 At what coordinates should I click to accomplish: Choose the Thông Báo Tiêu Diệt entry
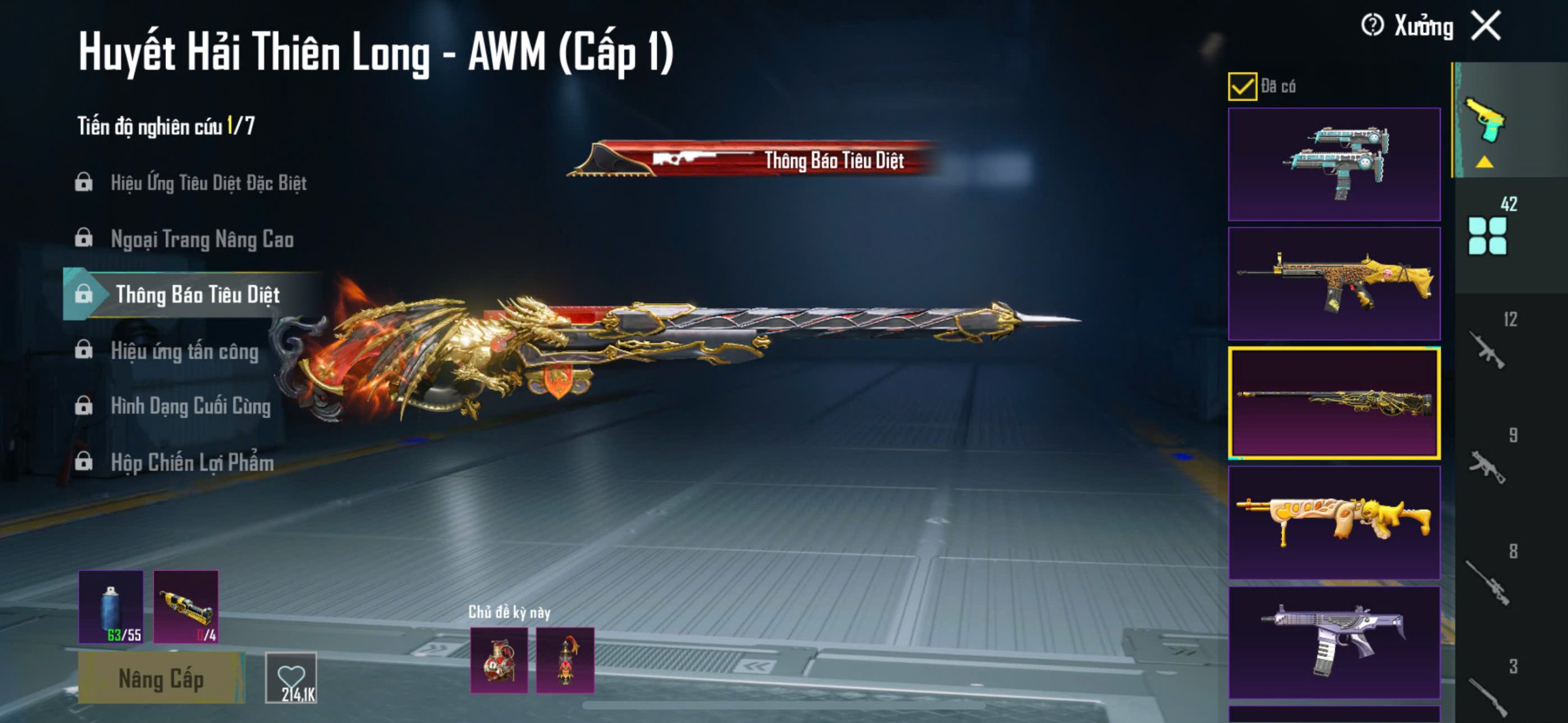coord(197,295)
